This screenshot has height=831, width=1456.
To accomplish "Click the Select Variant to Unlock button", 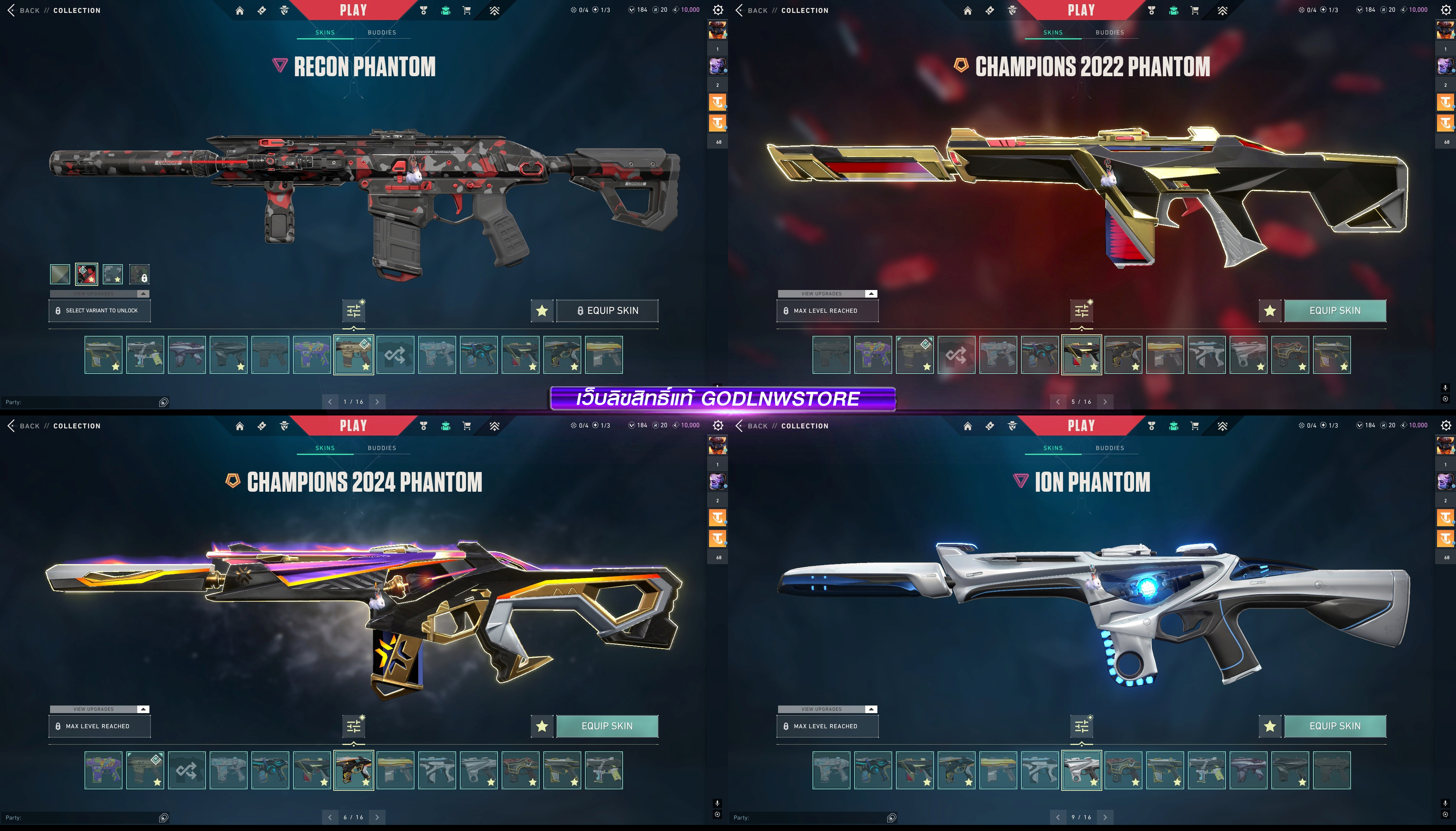I will (100, 310).
